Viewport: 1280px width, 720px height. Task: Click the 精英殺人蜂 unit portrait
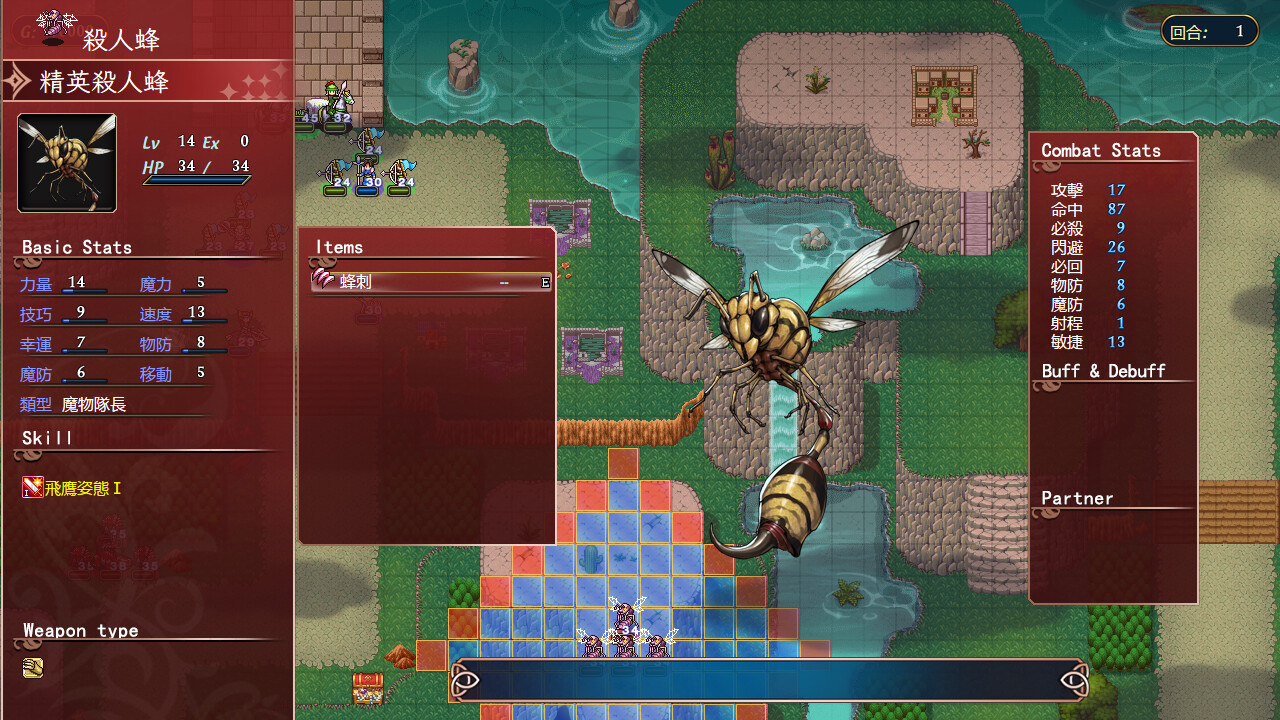pos(67,163)
